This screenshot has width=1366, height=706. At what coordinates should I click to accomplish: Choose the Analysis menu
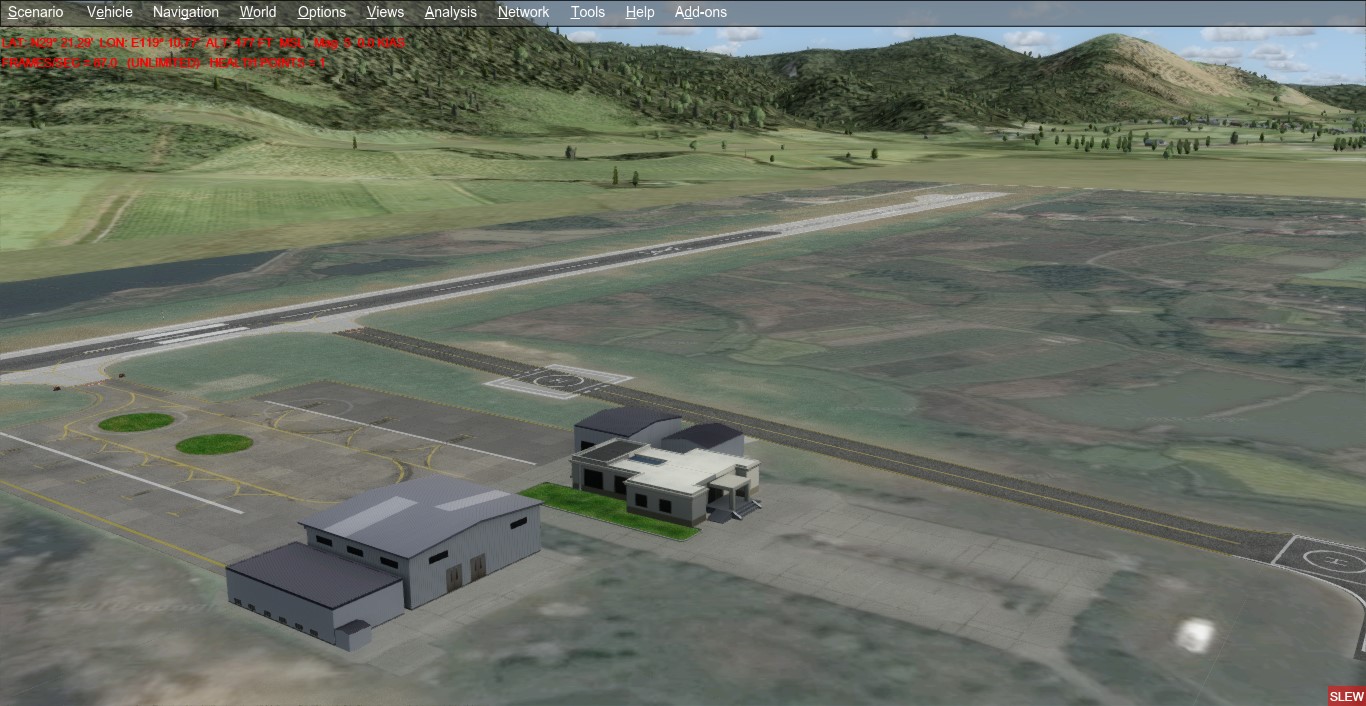[450, 12]
